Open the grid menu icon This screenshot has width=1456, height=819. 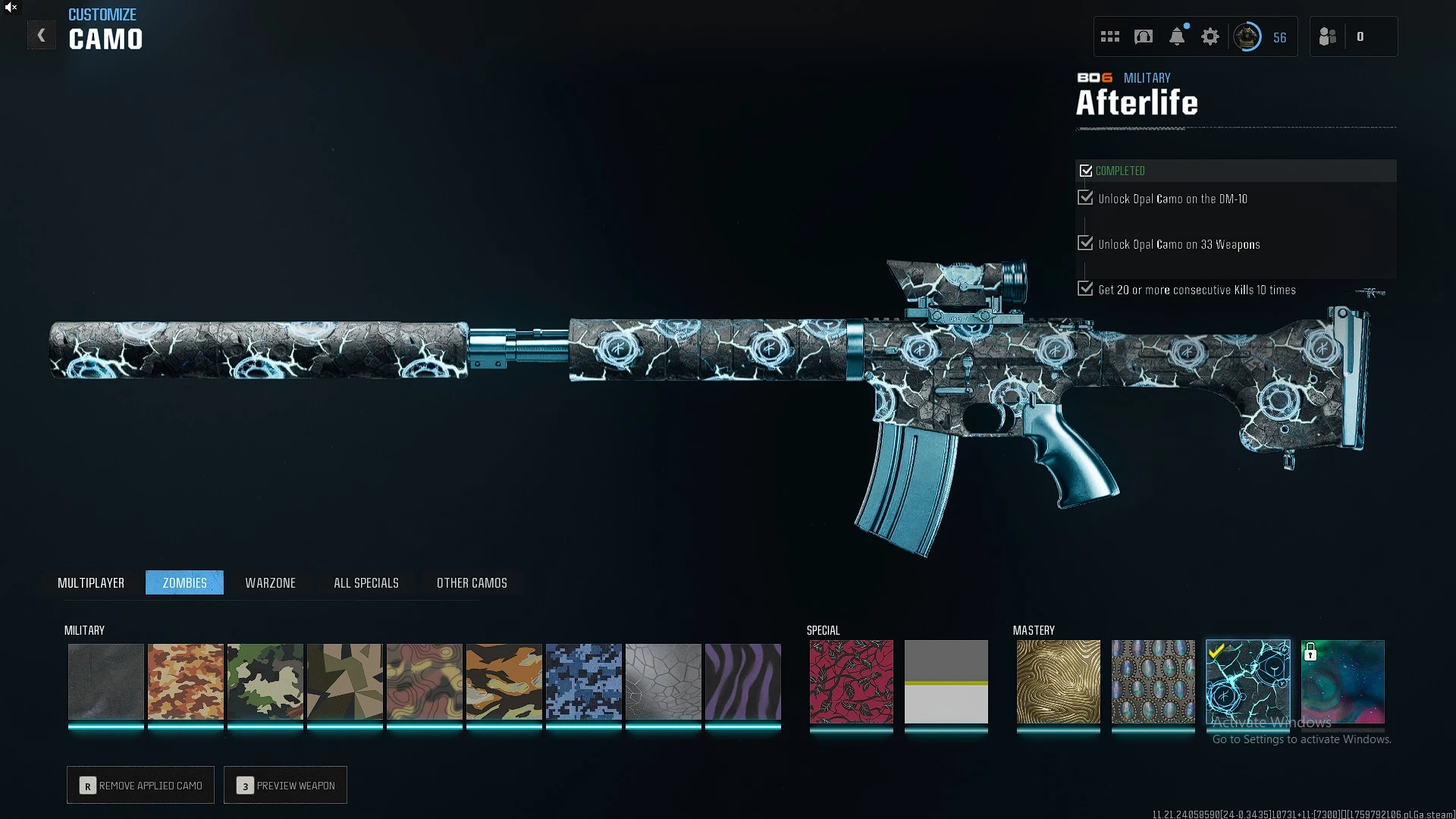(x=1110, y=36)
